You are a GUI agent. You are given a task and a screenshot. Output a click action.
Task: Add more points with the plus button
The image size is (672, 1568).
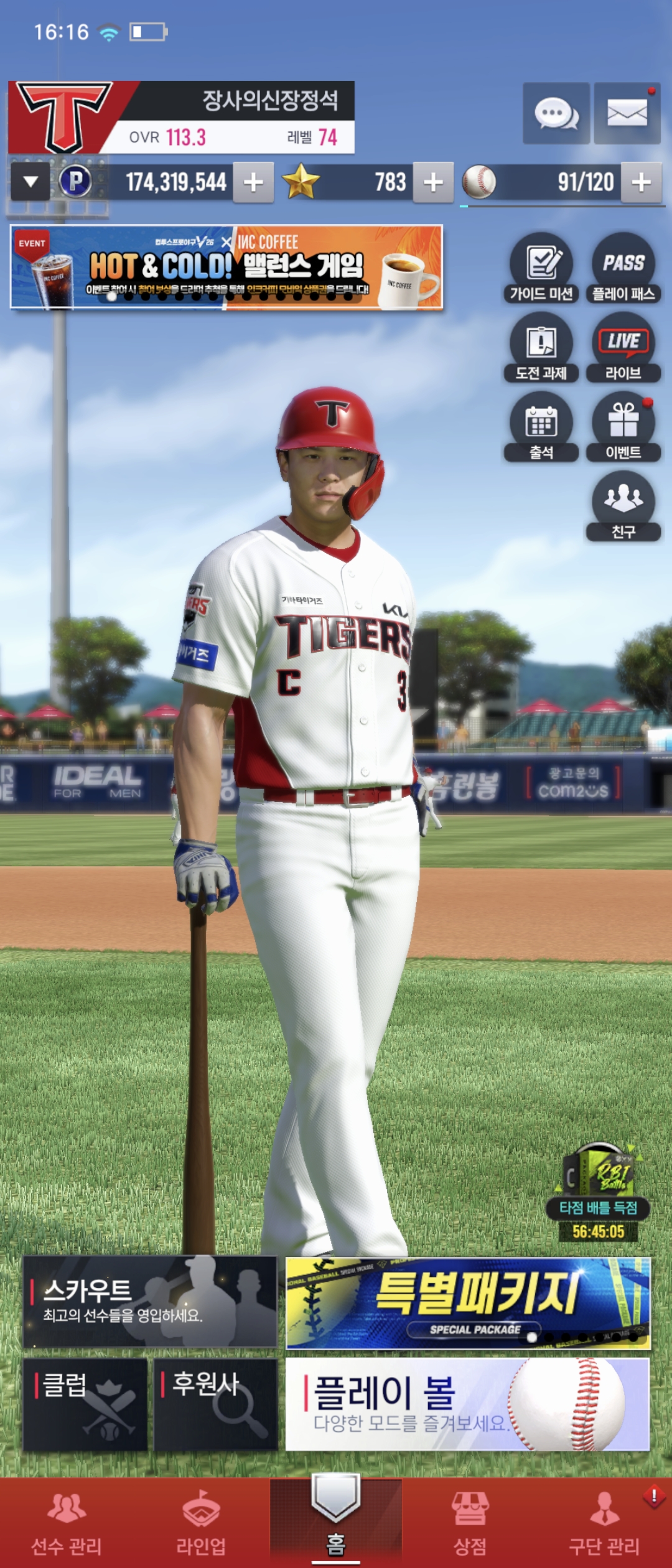point(253,182)
